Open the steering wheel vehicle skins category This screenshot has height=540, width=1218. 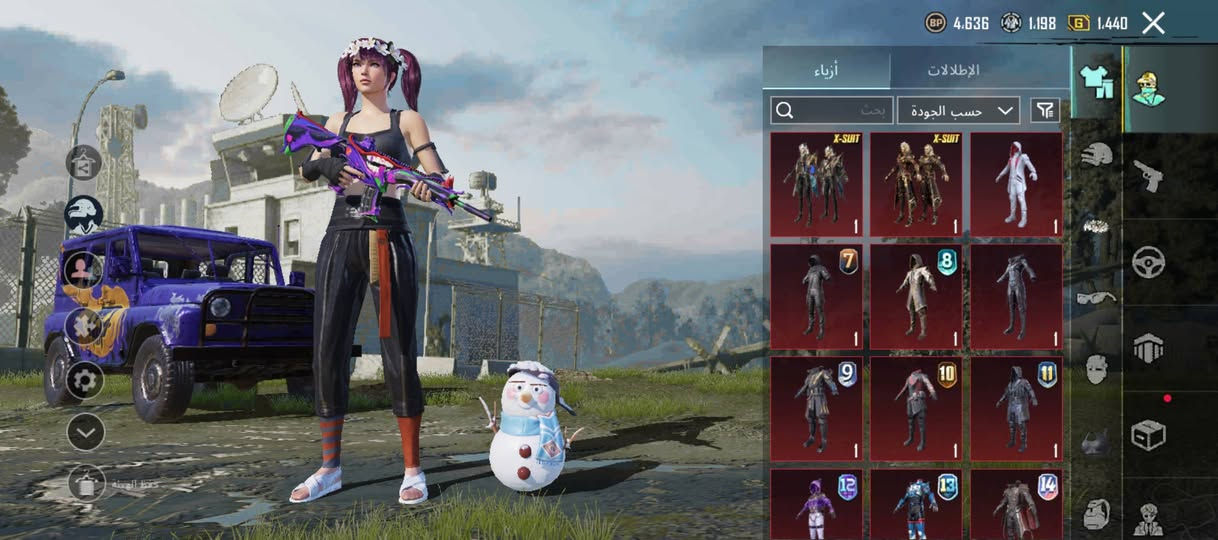click(x=1148, y=262)
